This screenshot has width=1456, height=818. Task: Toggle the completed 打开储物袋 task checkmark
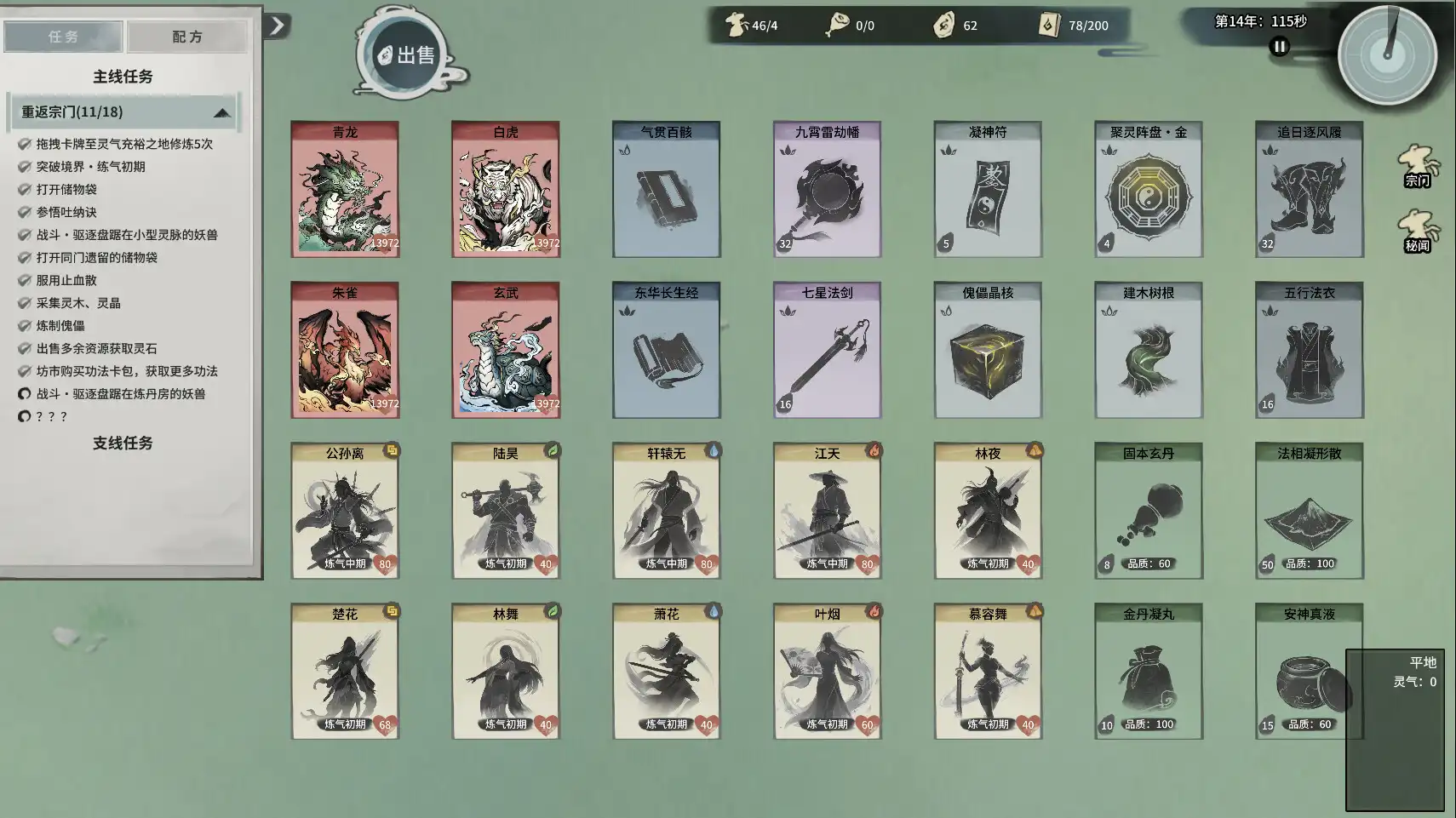pyautogui.click(x=24, y=189)
